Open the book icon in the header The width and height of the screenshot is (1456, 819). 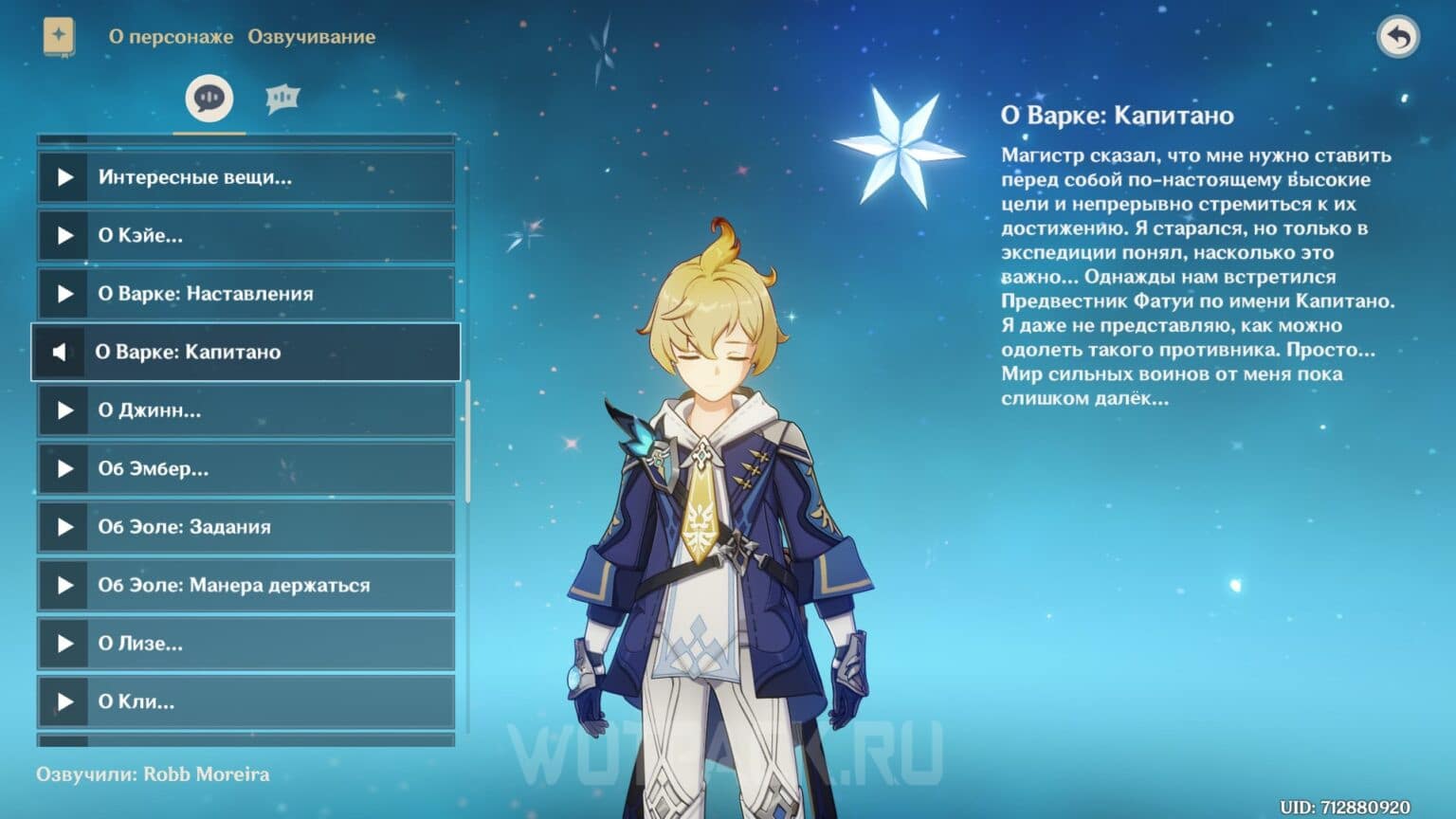(59, 37)
